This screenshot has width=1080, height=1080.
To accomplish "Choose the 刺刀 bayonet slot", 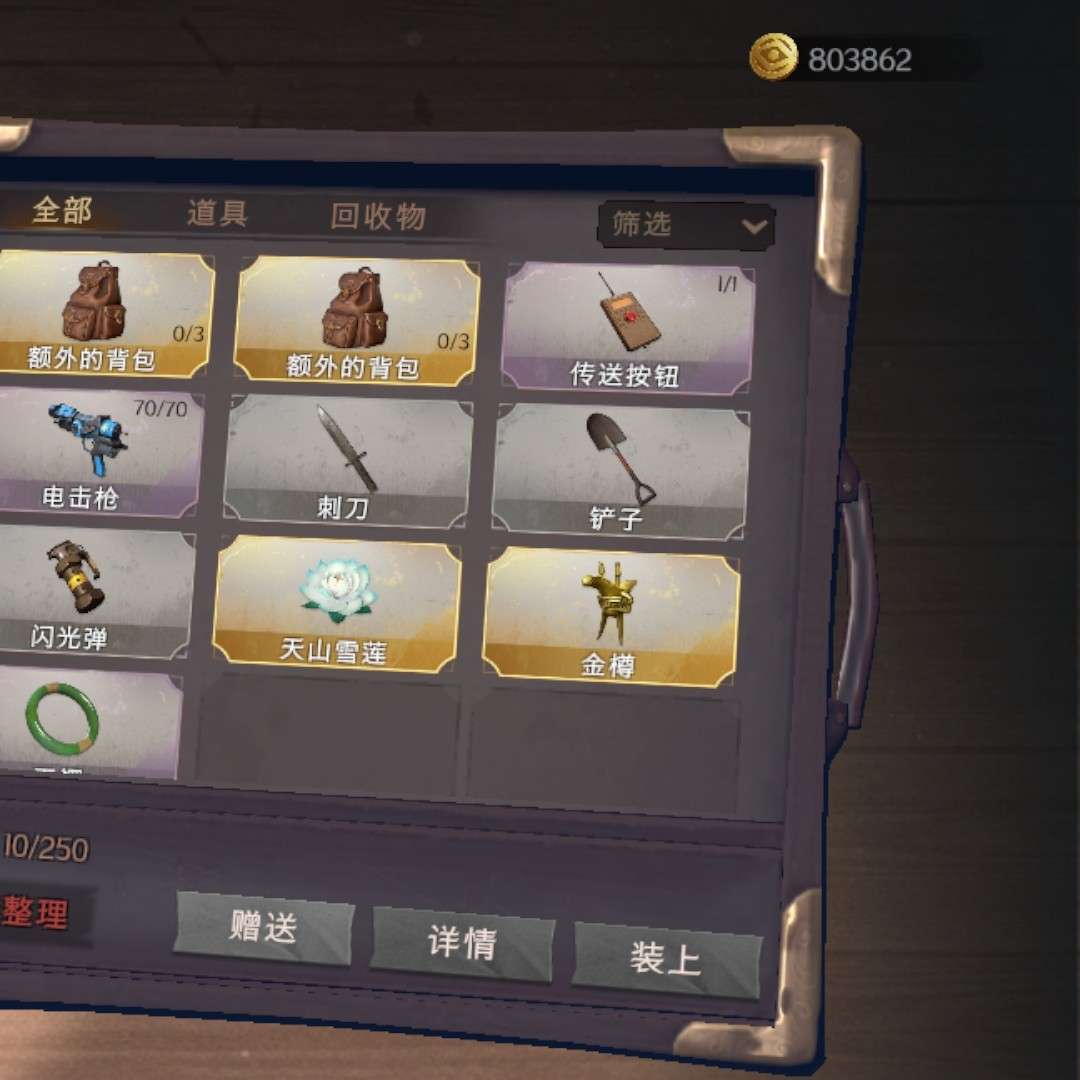I will click(x=345, y=461).
